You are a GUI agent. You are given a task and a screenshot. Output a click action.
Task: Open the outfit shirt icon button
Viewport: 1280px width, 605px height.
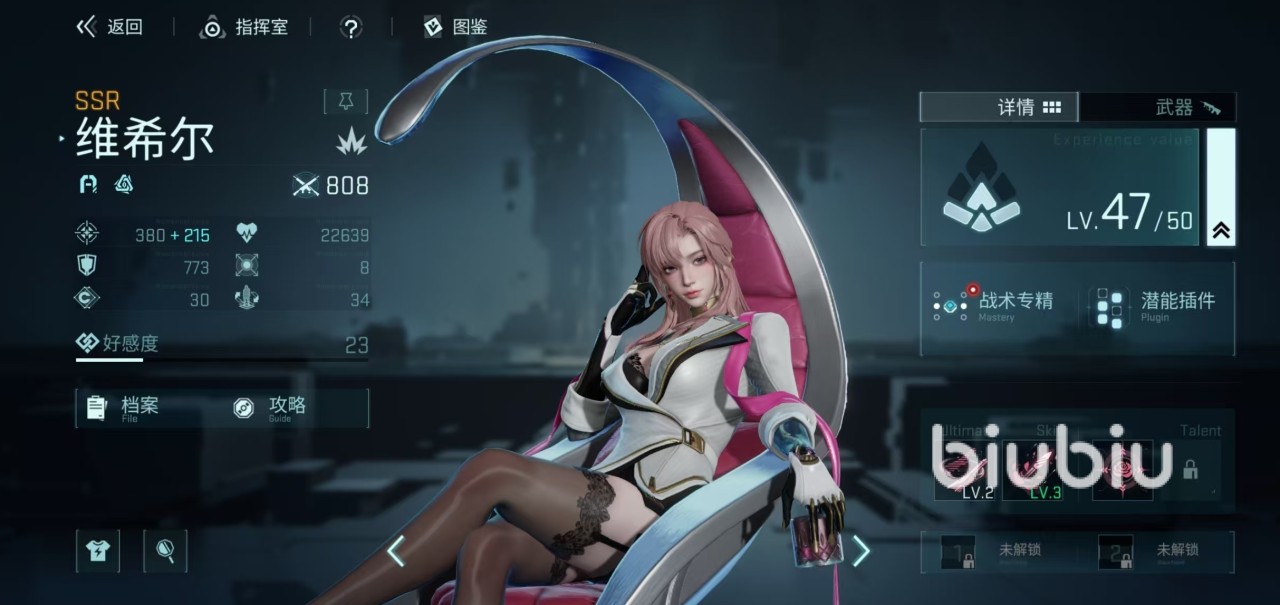tap(98, 550)
